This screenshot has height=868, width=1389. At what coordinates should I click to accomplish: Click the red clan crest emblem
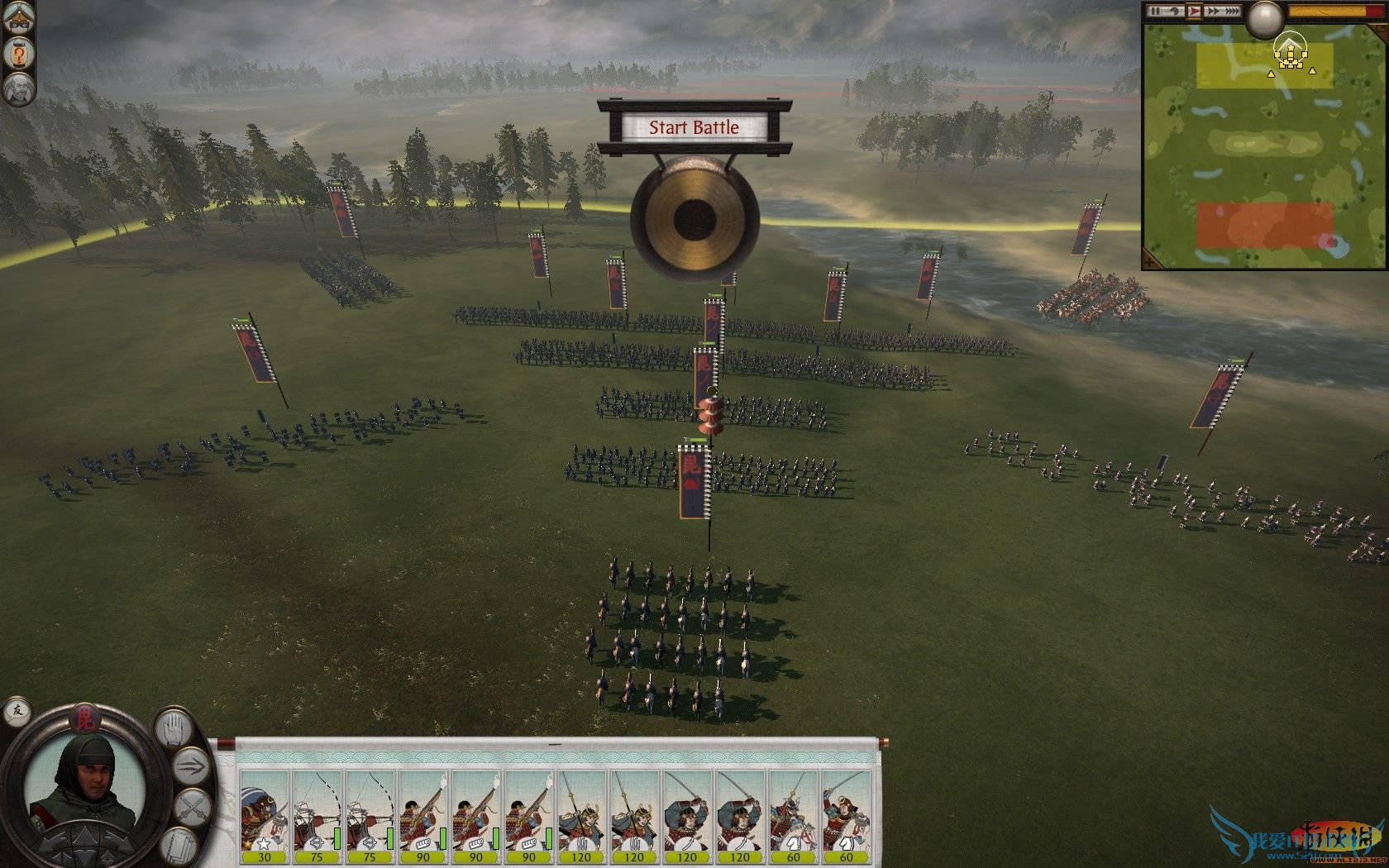[84, 718]
